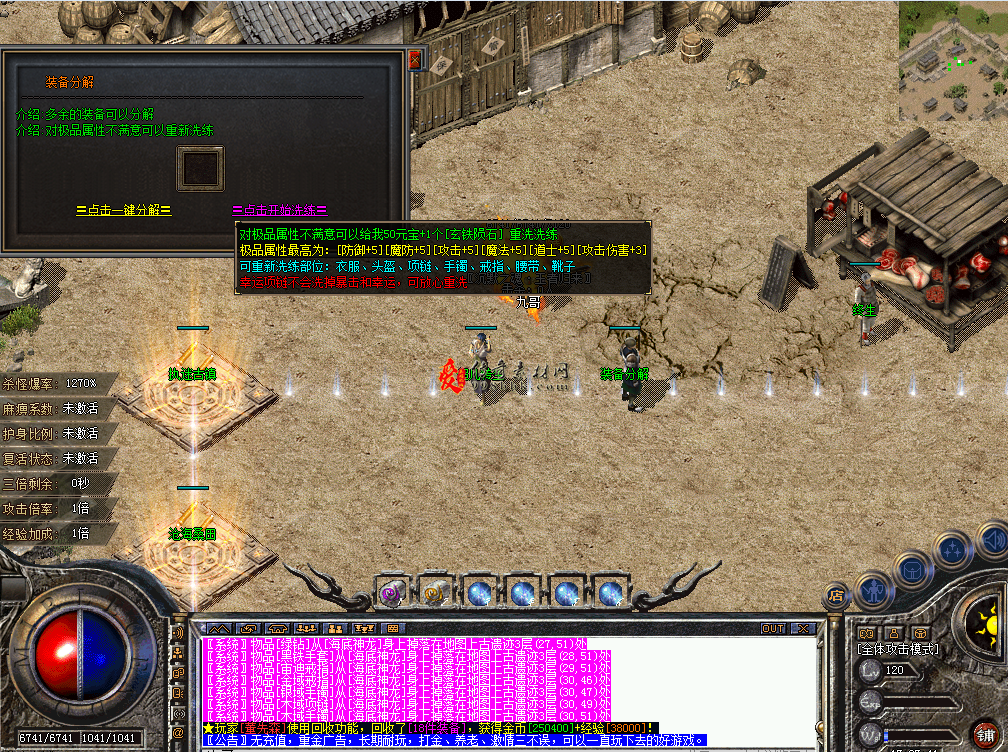Click the yellow 点击一键分解 link
This screenshot has height=752, width=1008.
click(x=124, y=210)
